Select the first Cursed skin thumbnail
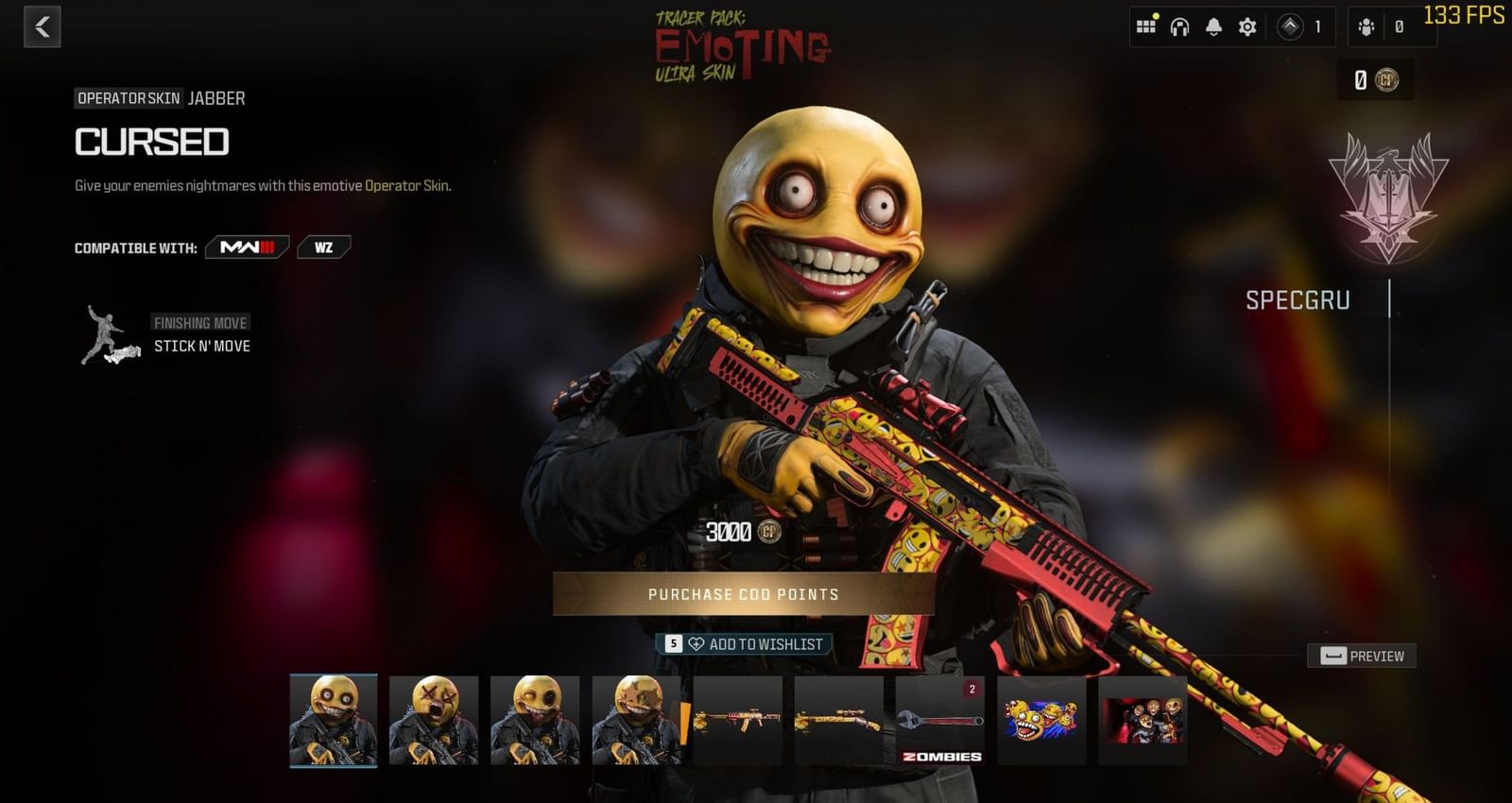 tap(332, 722)
